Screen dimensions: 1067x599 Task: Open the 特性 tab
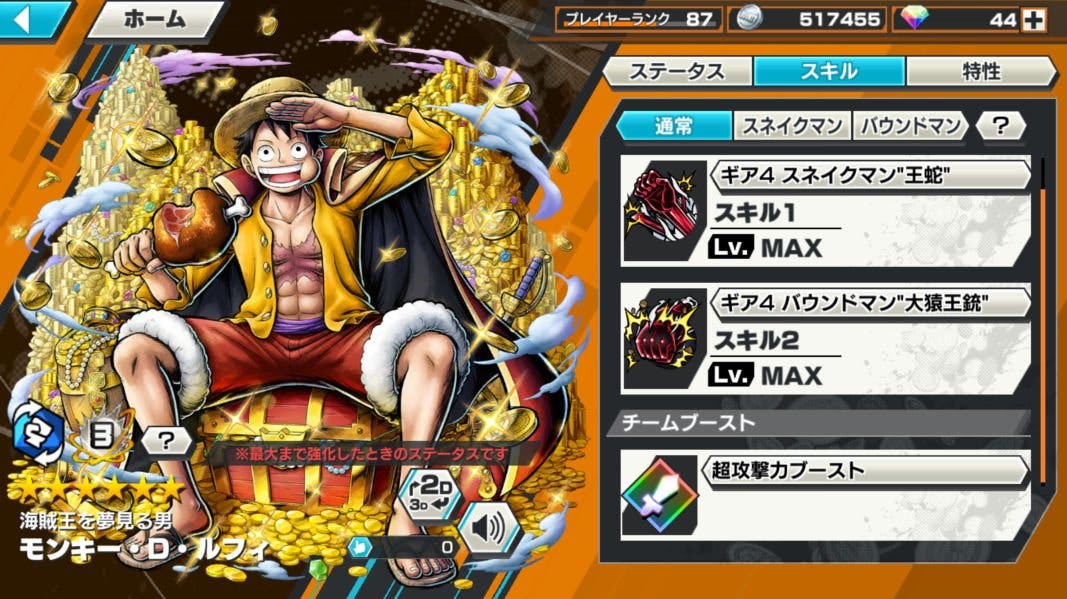point(980,71)
